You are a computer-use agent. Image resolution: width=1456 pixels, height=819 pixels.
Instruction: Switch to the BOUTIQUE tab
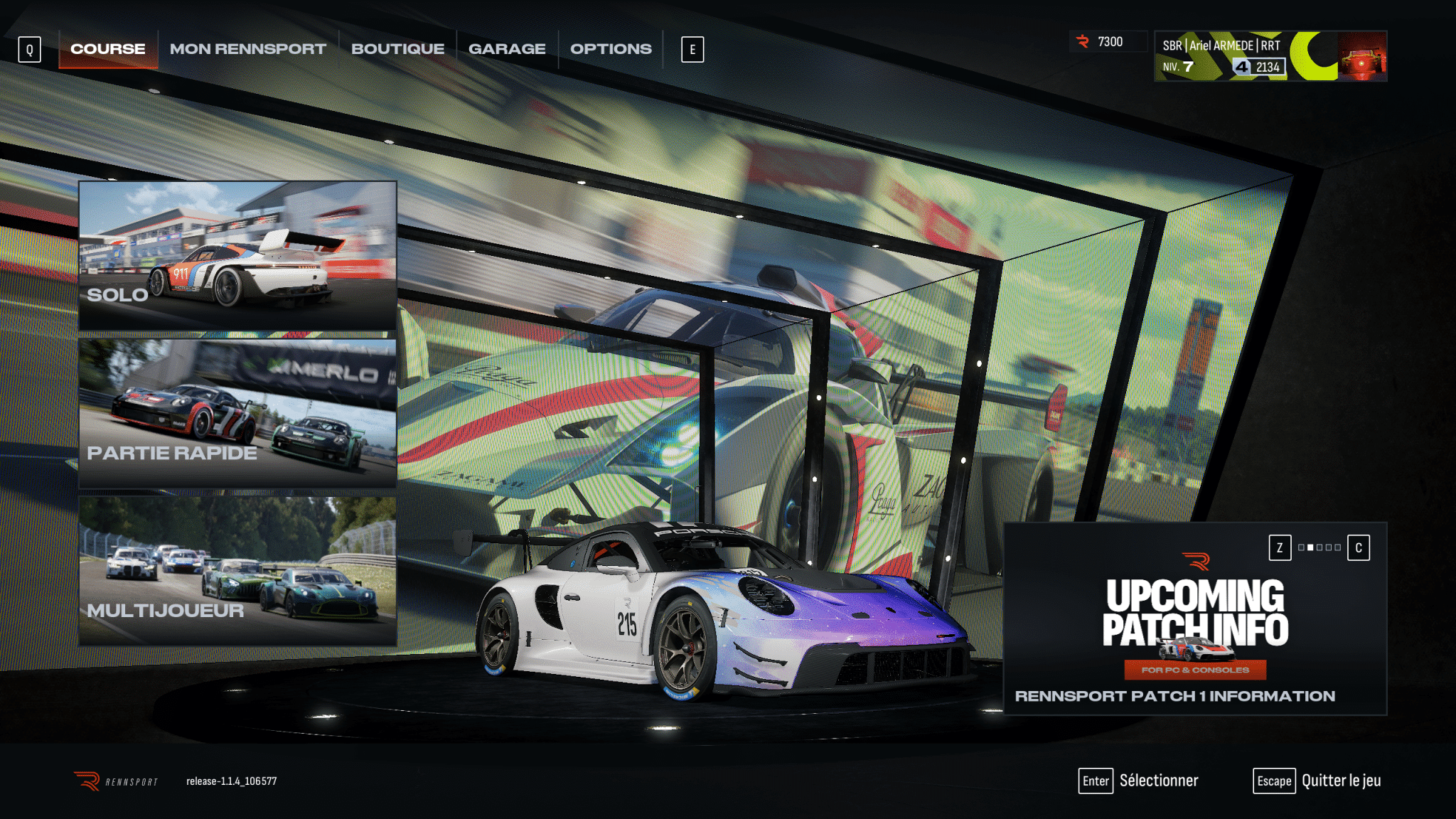[x=399, y=48]
